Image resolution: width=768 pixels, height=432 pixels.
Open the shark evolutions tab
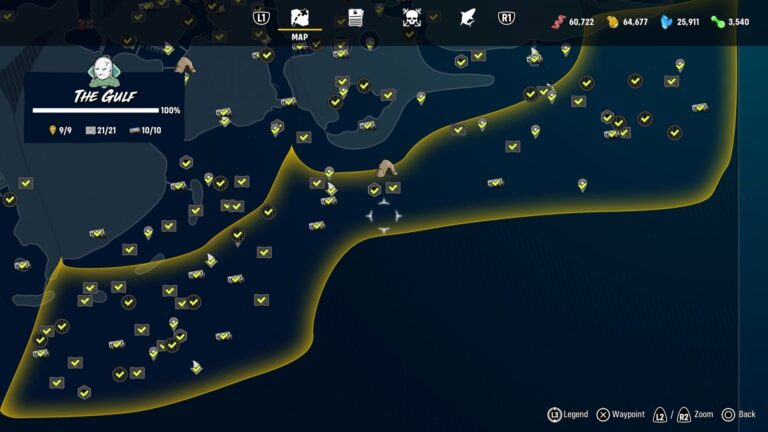[466, 17]
